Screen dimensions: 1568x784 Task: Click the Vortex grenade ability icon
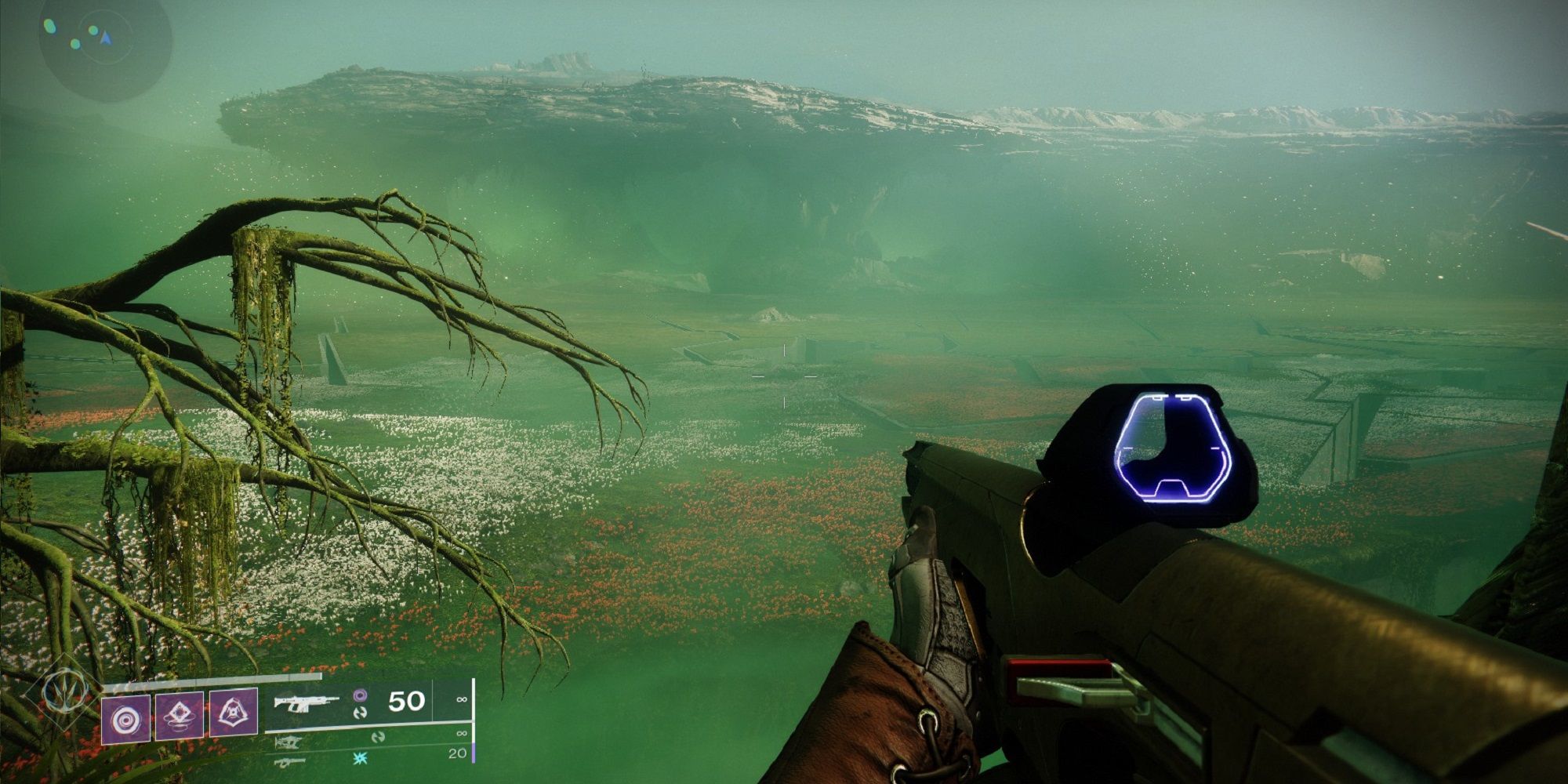[x=179, y=715]
